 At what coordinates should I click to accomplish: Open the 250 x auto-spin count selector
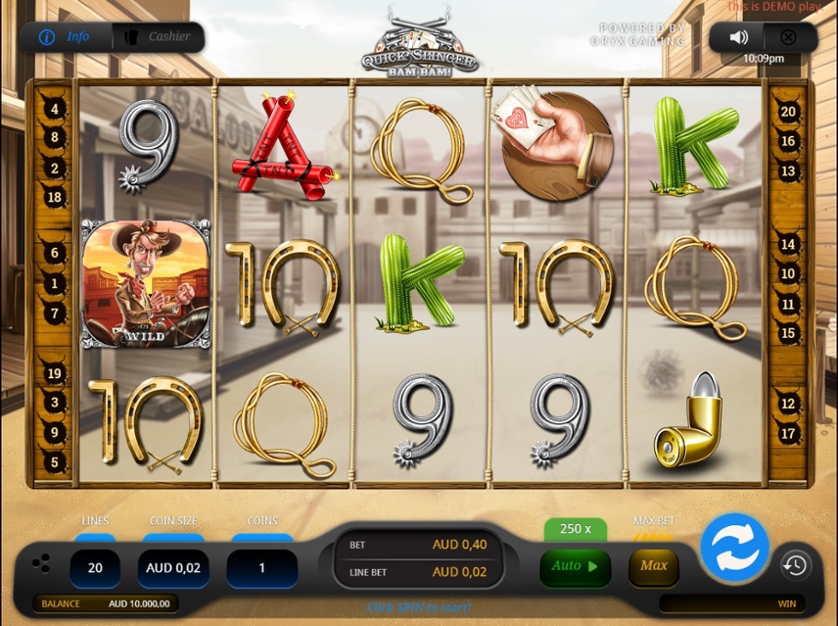575,529
